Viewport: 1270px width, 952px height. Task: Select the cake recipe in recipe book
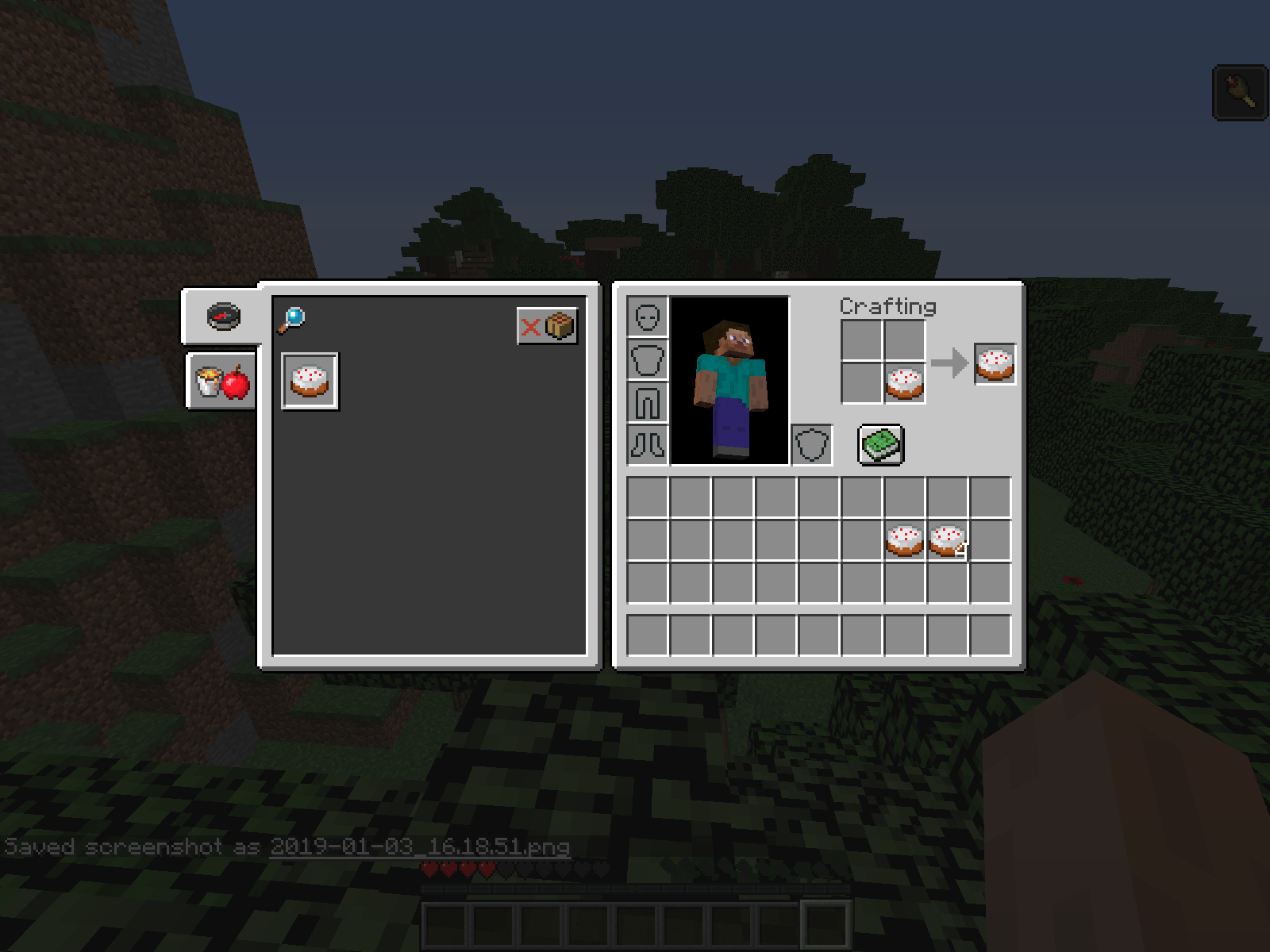[x=310, y=382]
